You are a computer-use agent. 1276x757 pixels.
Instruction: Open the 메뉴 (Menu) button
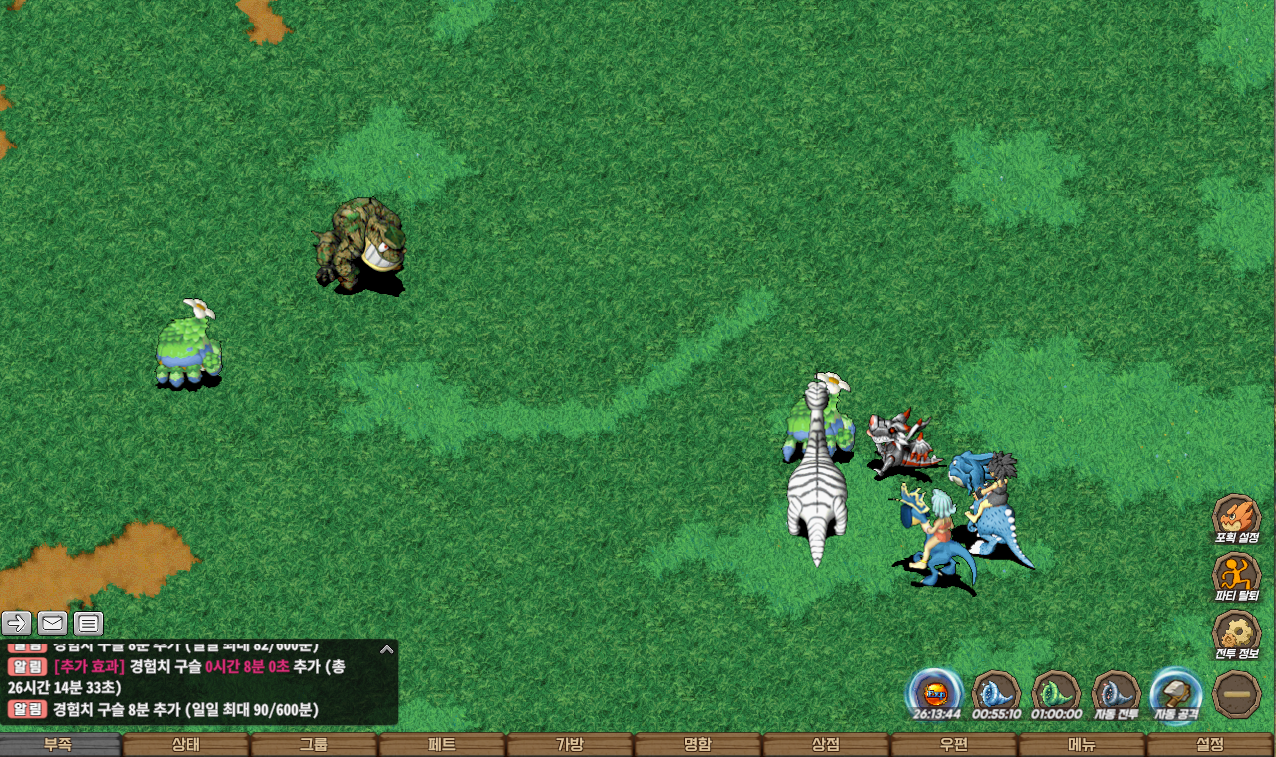pyautogui.click(x=1082, y=745)
